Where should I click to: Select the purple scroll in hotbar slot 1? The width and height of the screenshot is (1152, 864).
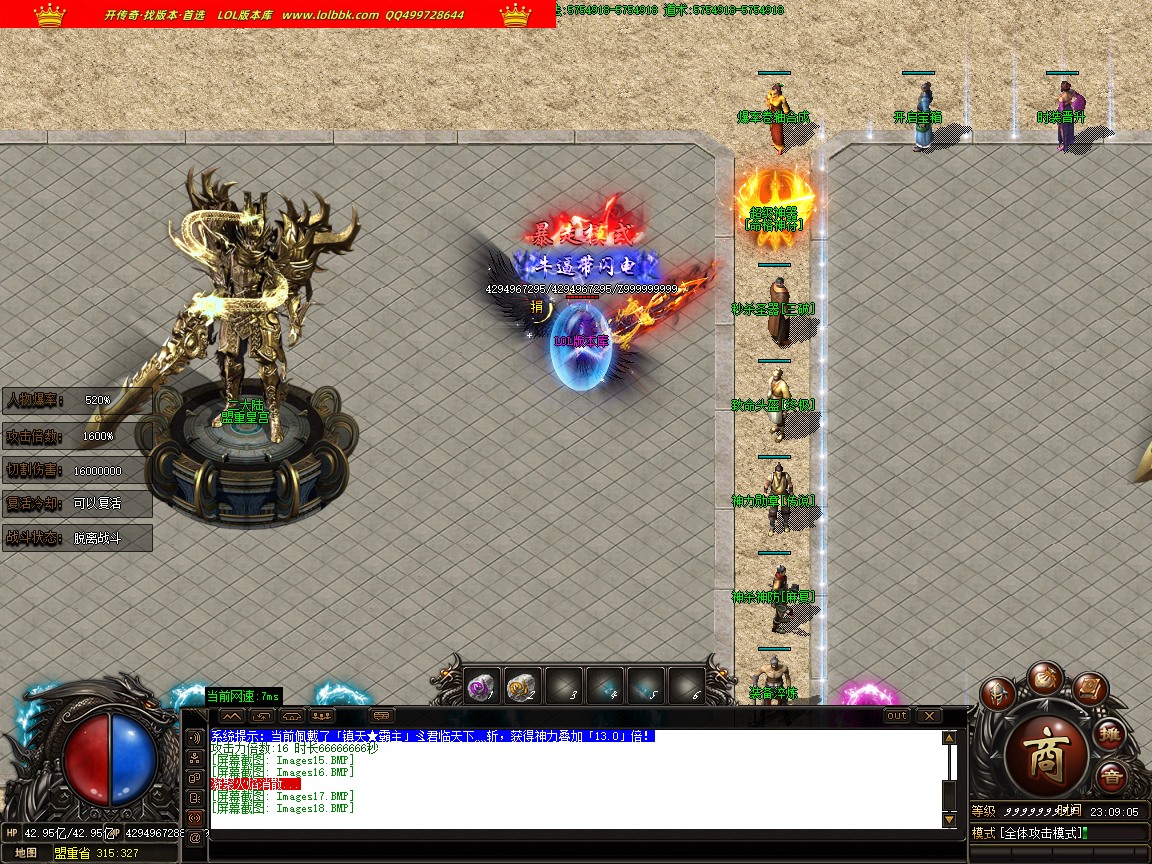click(x=483, y=686)
